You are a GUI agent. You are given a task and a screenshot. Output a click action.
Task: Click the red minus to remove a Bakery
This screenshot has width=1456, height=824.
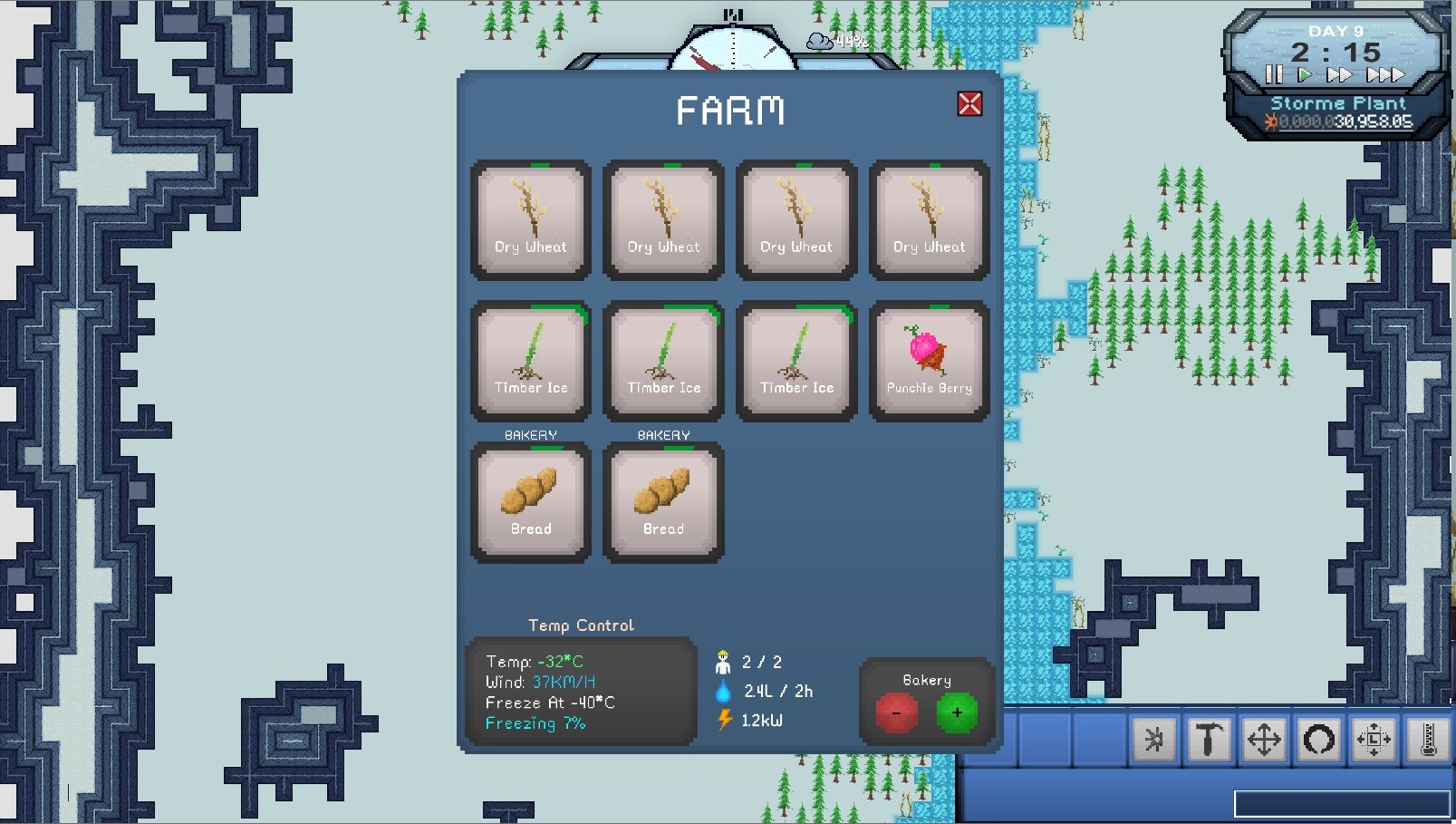897,713
